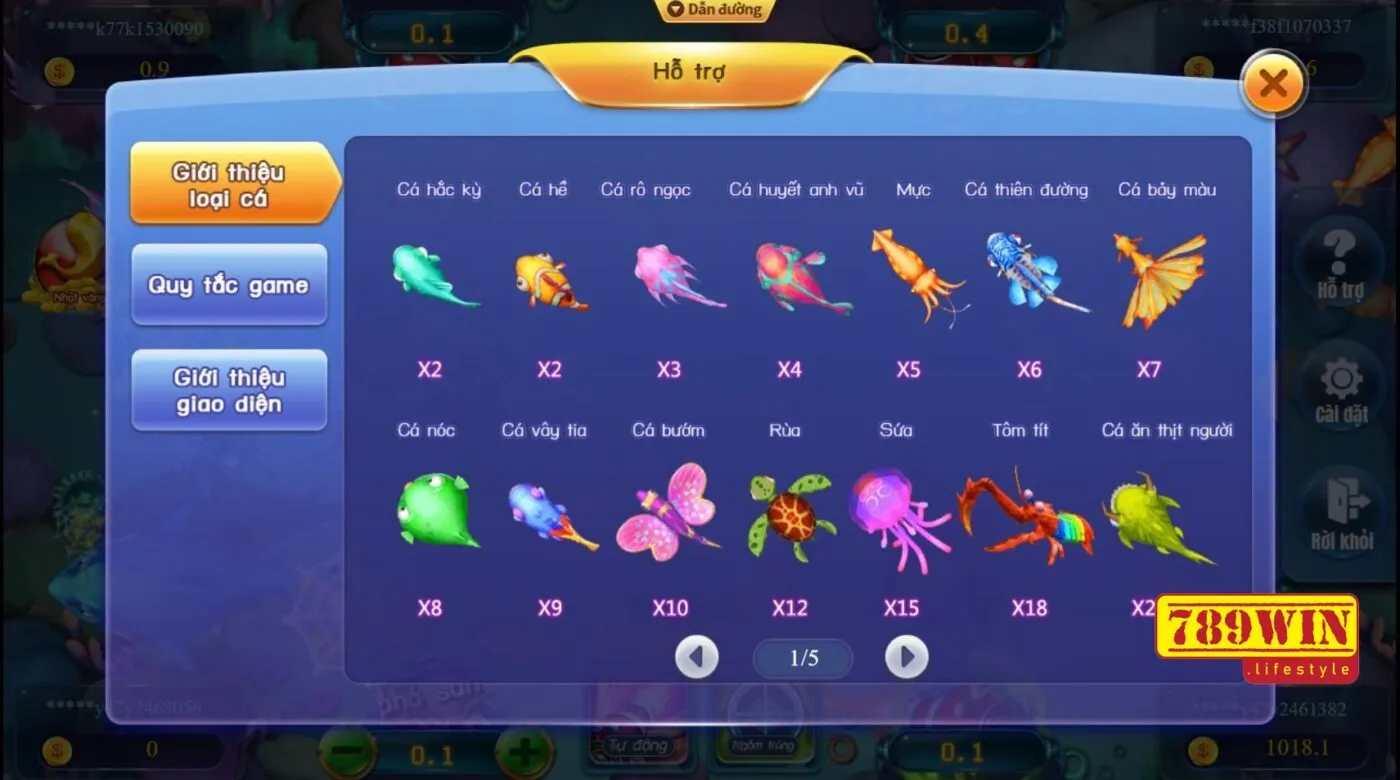1400x780 pixels.
Task: Select the Giới thiệu loại cá tab
Action: 230,185
